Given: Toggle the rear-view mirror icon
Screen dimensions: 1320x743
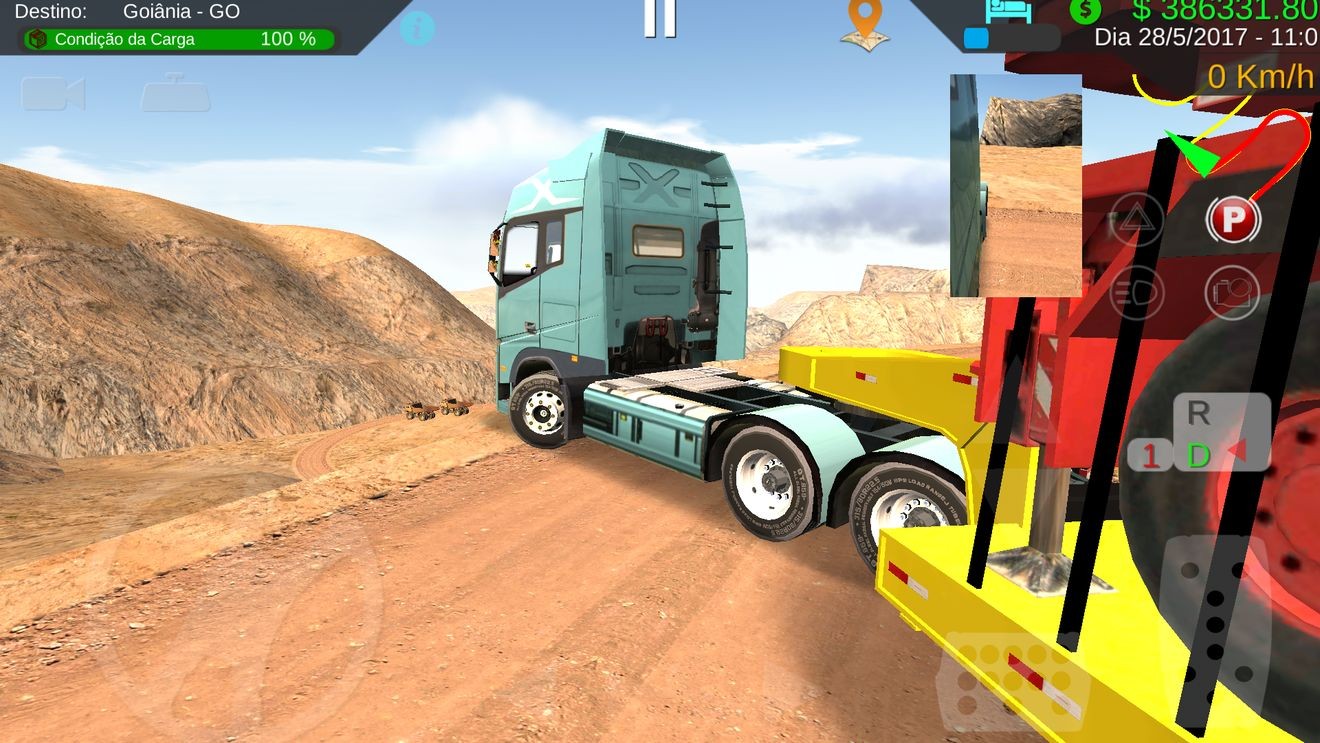Looking at the screenshot, I should (175, 93).
